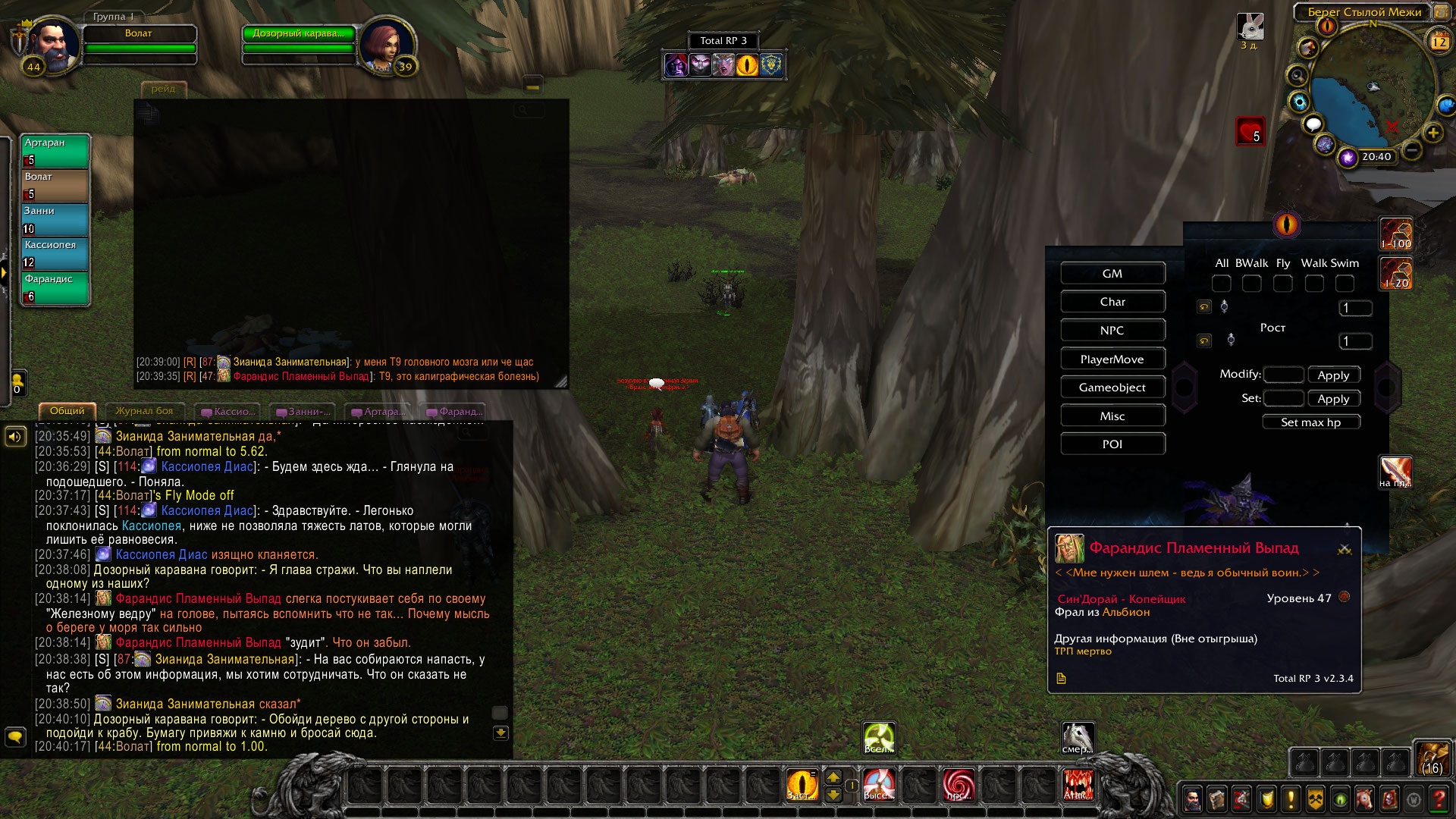Open the GM menu section

[x=1112, y=274]
